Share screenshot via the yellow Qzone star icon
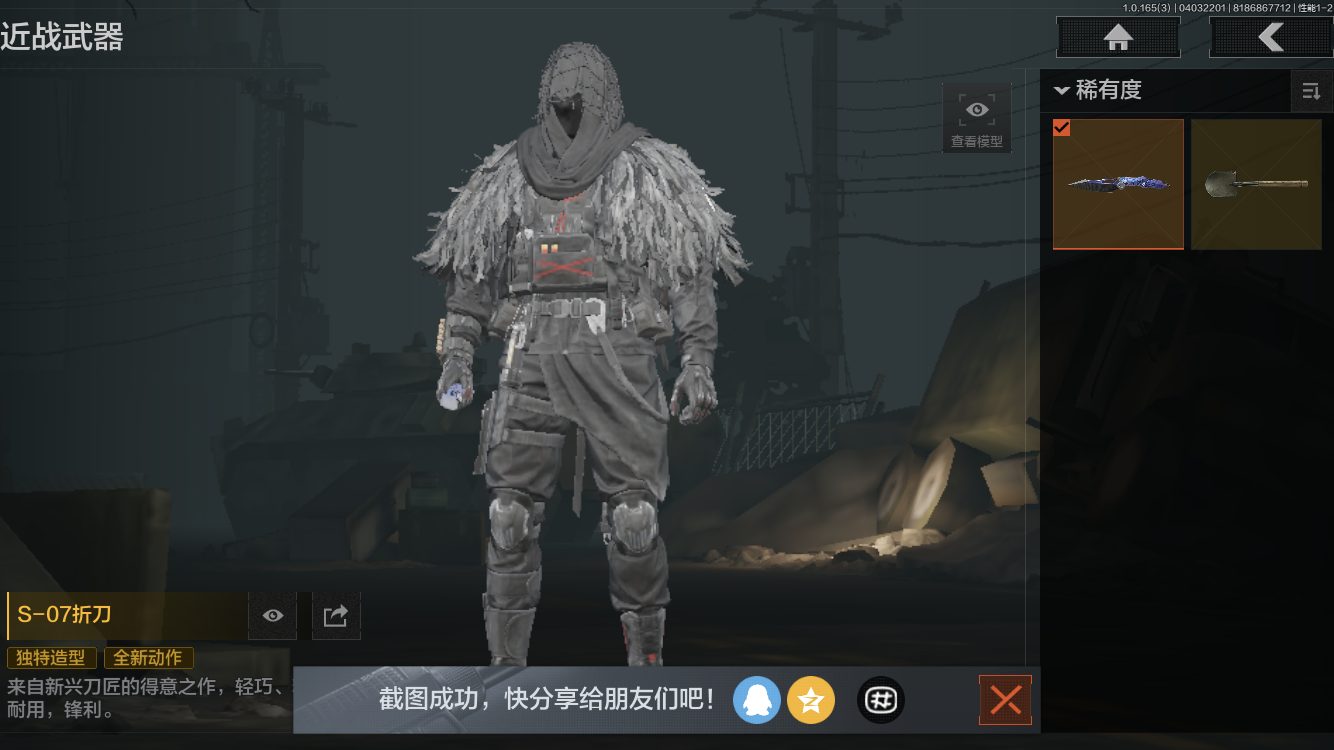The width and height of the screenshot is (1334, 750). pos(811,700)
